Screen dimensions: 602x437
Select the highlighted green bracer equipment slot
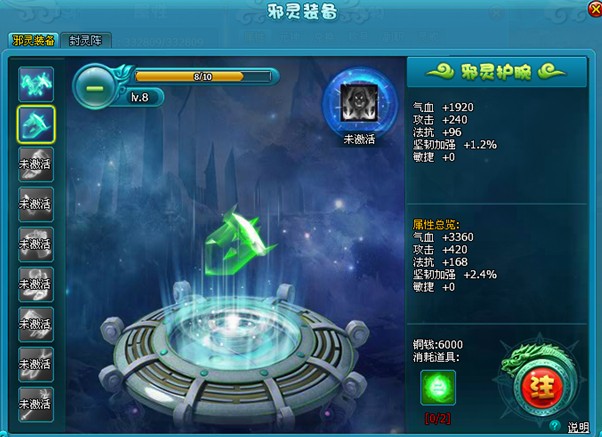pos(36,124)
